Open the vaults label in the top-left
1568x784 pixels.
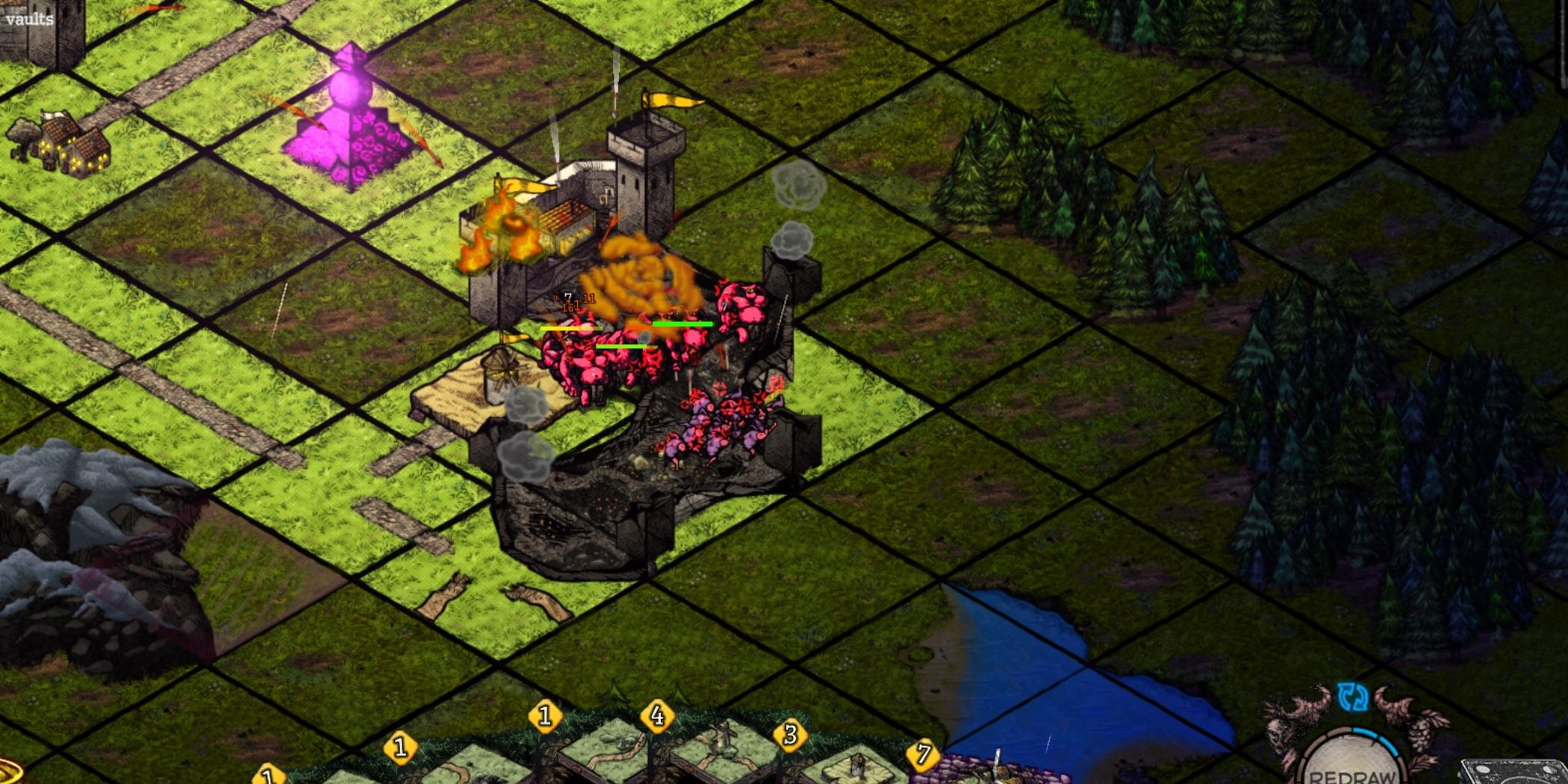pyautogui.click(x=28, y=19)
